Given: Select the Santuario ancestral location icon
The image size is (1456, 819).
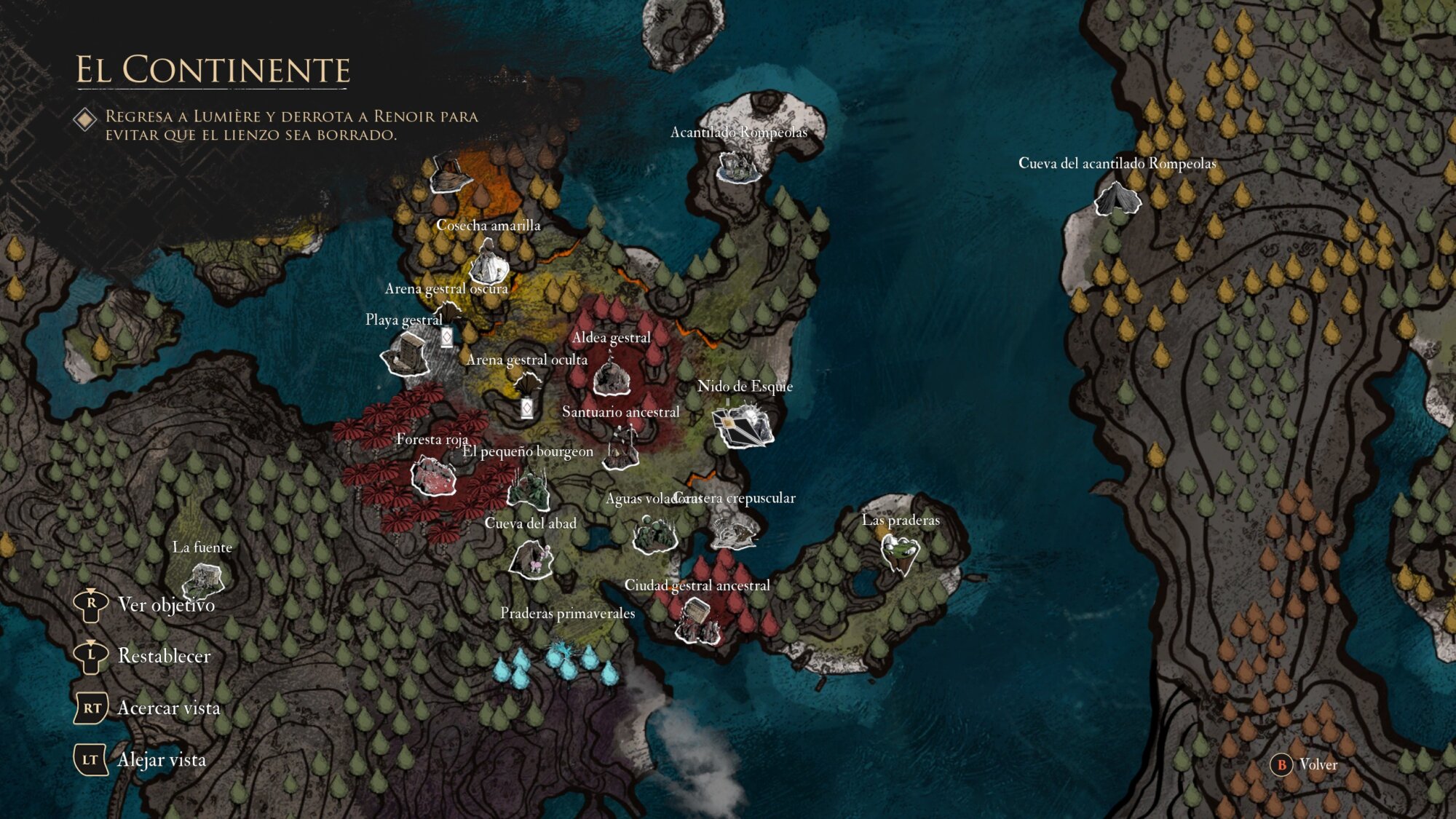Looking at the screenshot, I should tap(622, 448).
